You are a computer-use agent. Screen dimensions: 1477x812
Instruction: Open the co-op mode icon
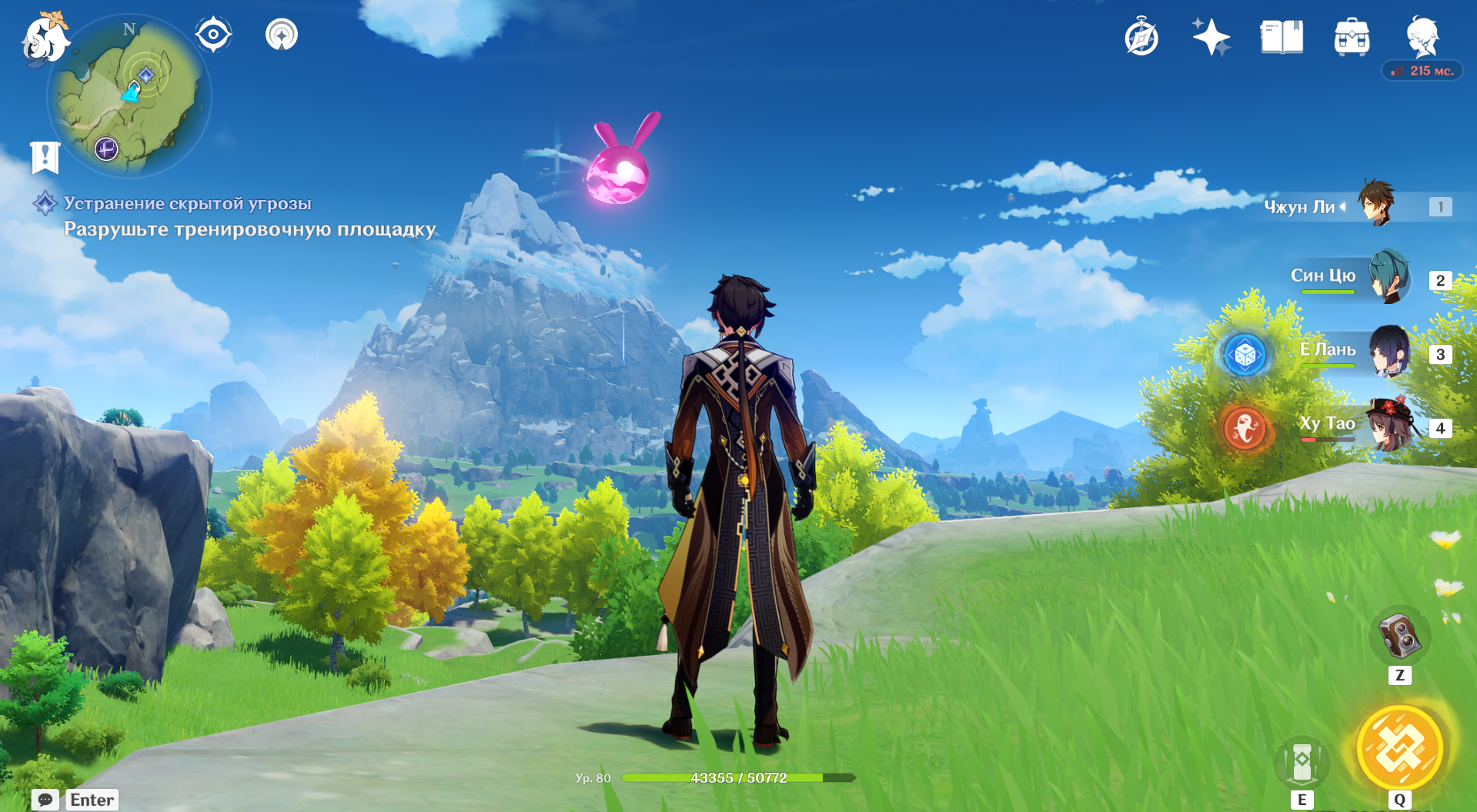click(282, 35)
